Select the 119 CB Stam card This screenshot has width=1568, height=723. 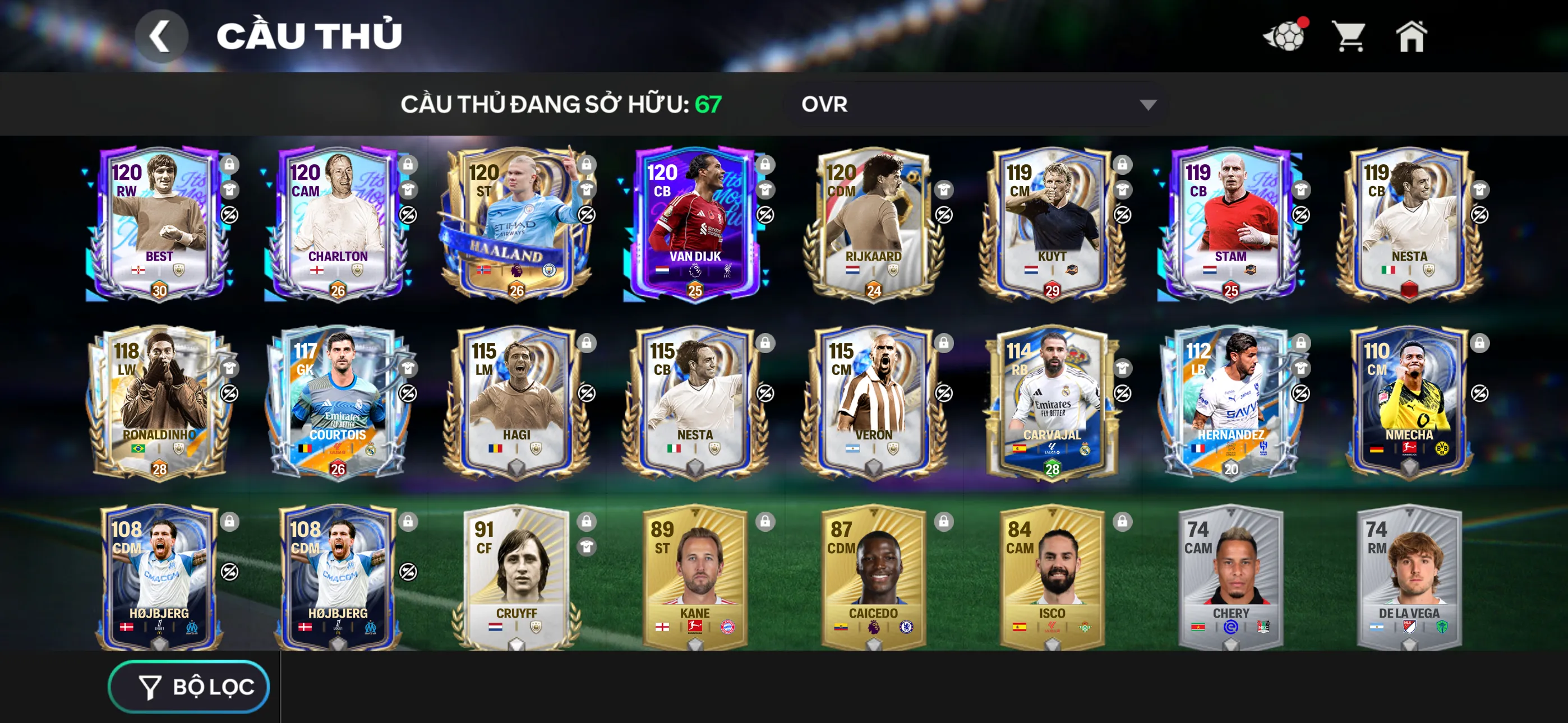(1230, 223)
